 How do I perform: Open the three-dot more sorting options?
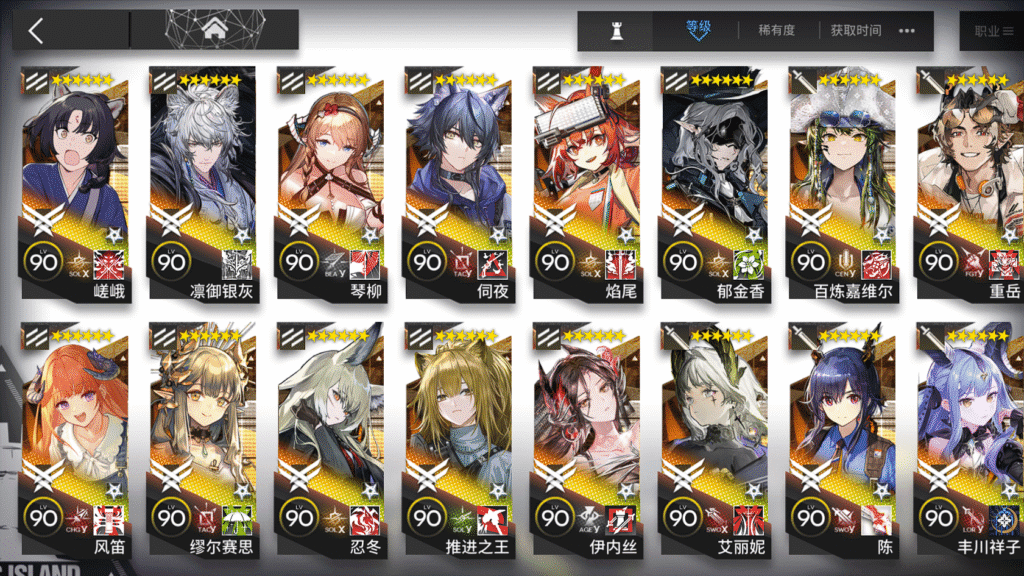907,31
